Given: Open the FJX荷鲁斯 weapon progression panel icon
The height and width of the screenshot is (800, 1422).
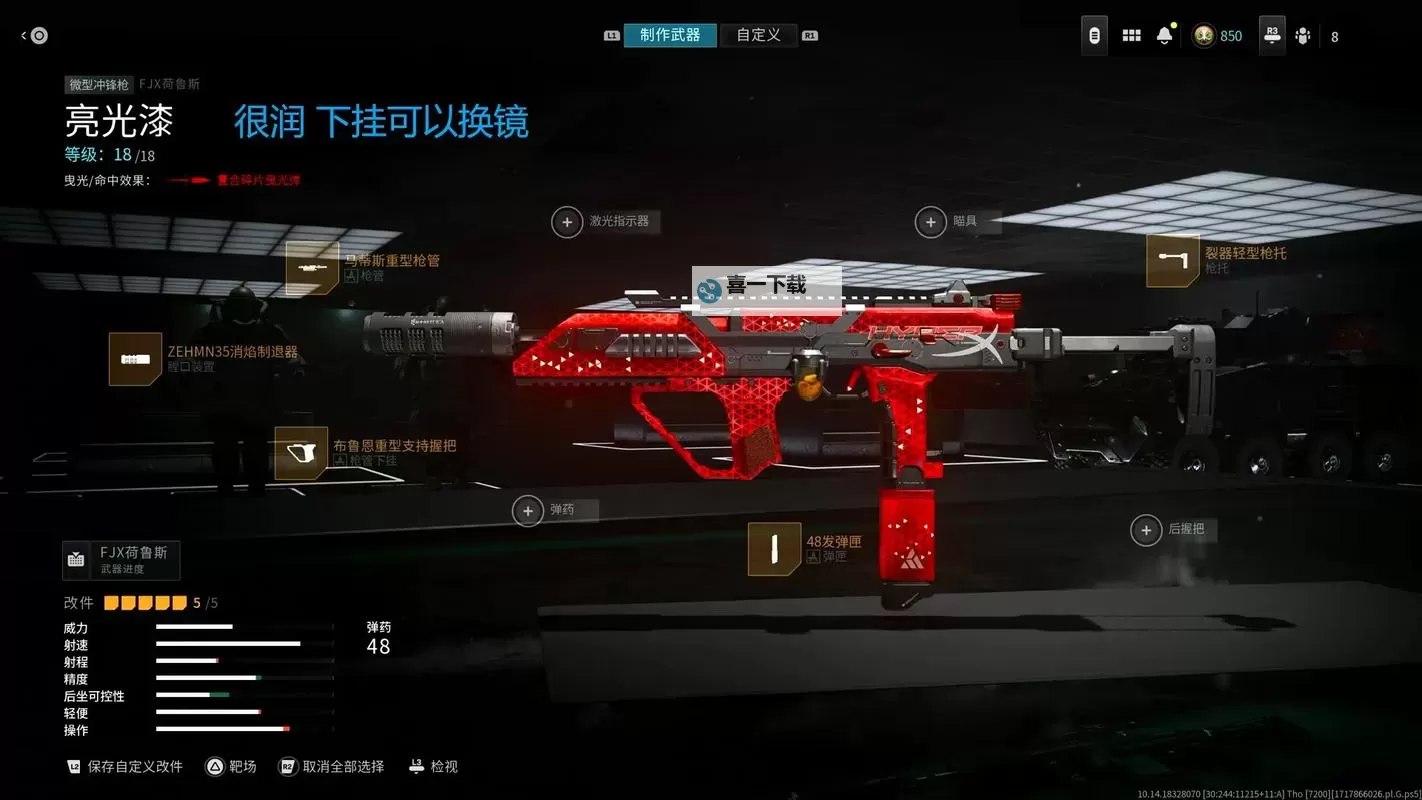Looking at the screenshot, I should (x=77, y=558).
